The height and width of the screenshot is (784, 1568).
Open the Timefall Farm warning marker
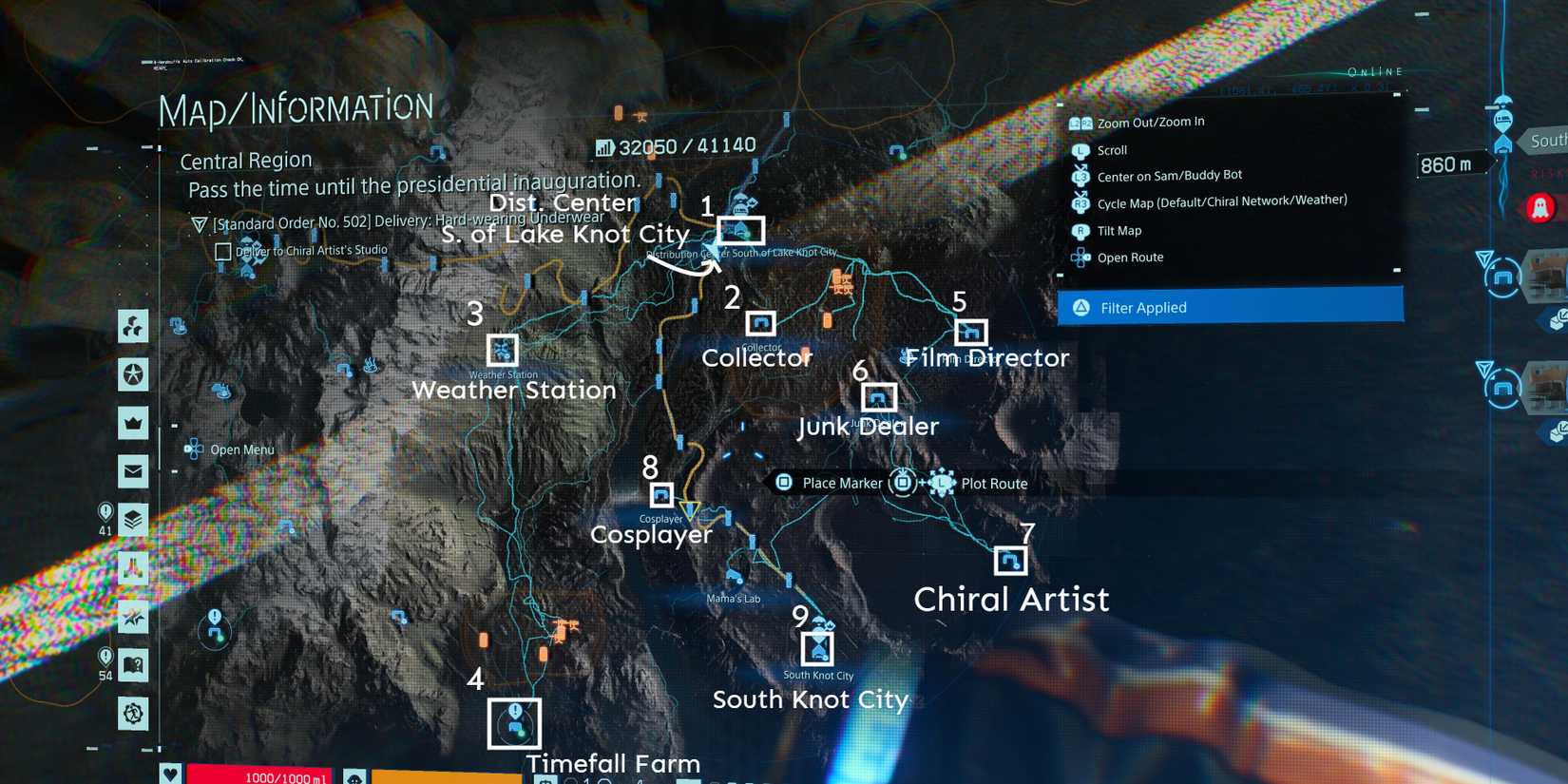pyautogui.click(x=512, y=721)
